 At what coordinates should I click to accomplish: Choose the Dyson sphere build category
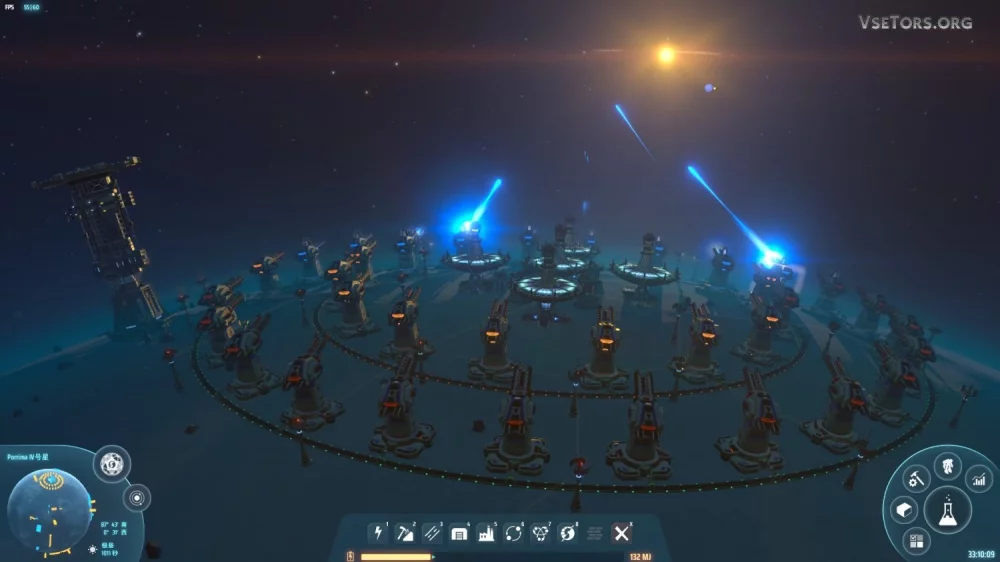point(541,533)
